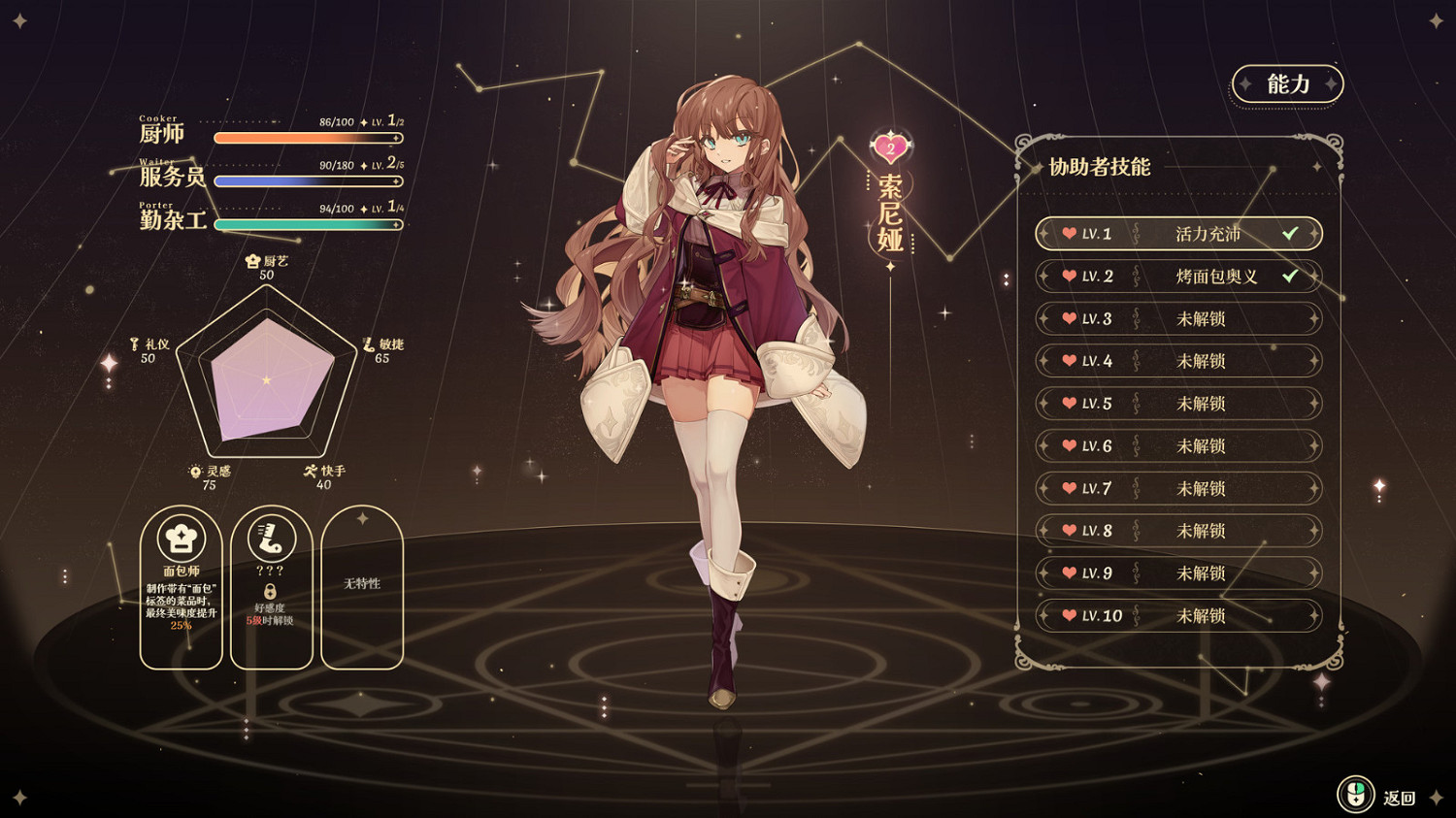
Task: Expand the 服务员 bar end arrow
Action: pos(395,180)
